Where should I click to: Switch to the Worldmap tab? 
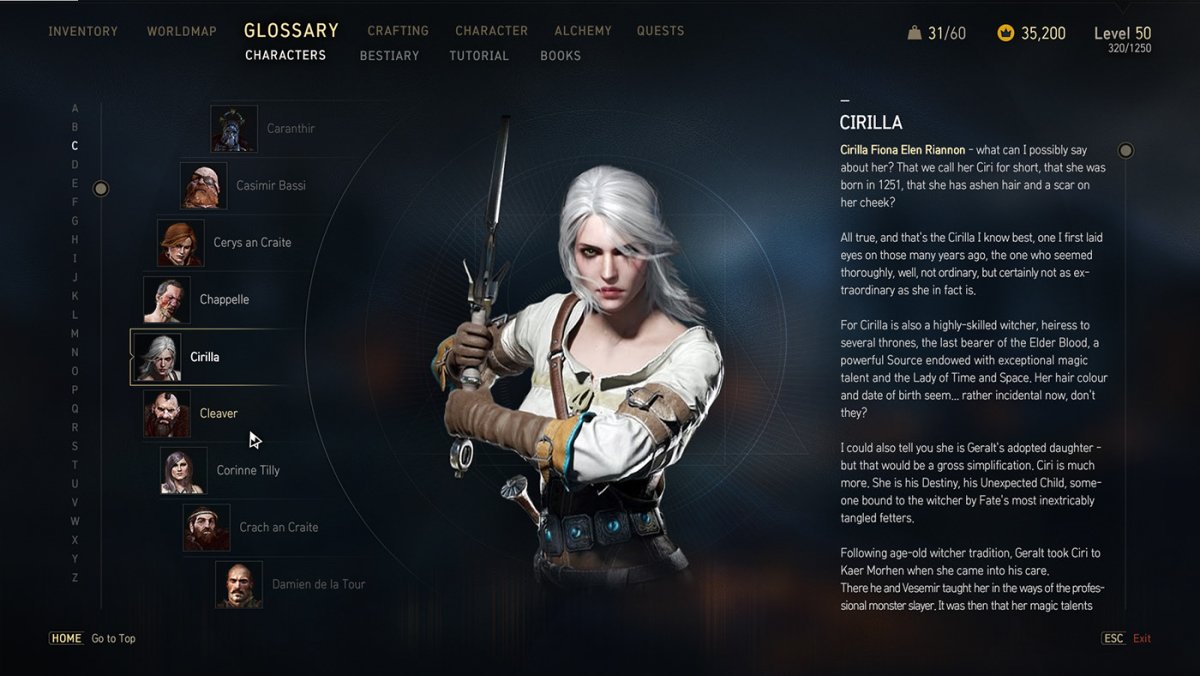[x=181, y=31]
